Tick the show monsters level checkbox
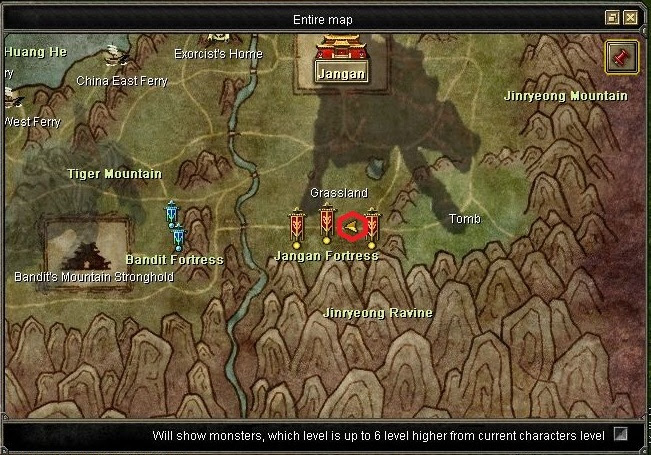 point(621,435)
